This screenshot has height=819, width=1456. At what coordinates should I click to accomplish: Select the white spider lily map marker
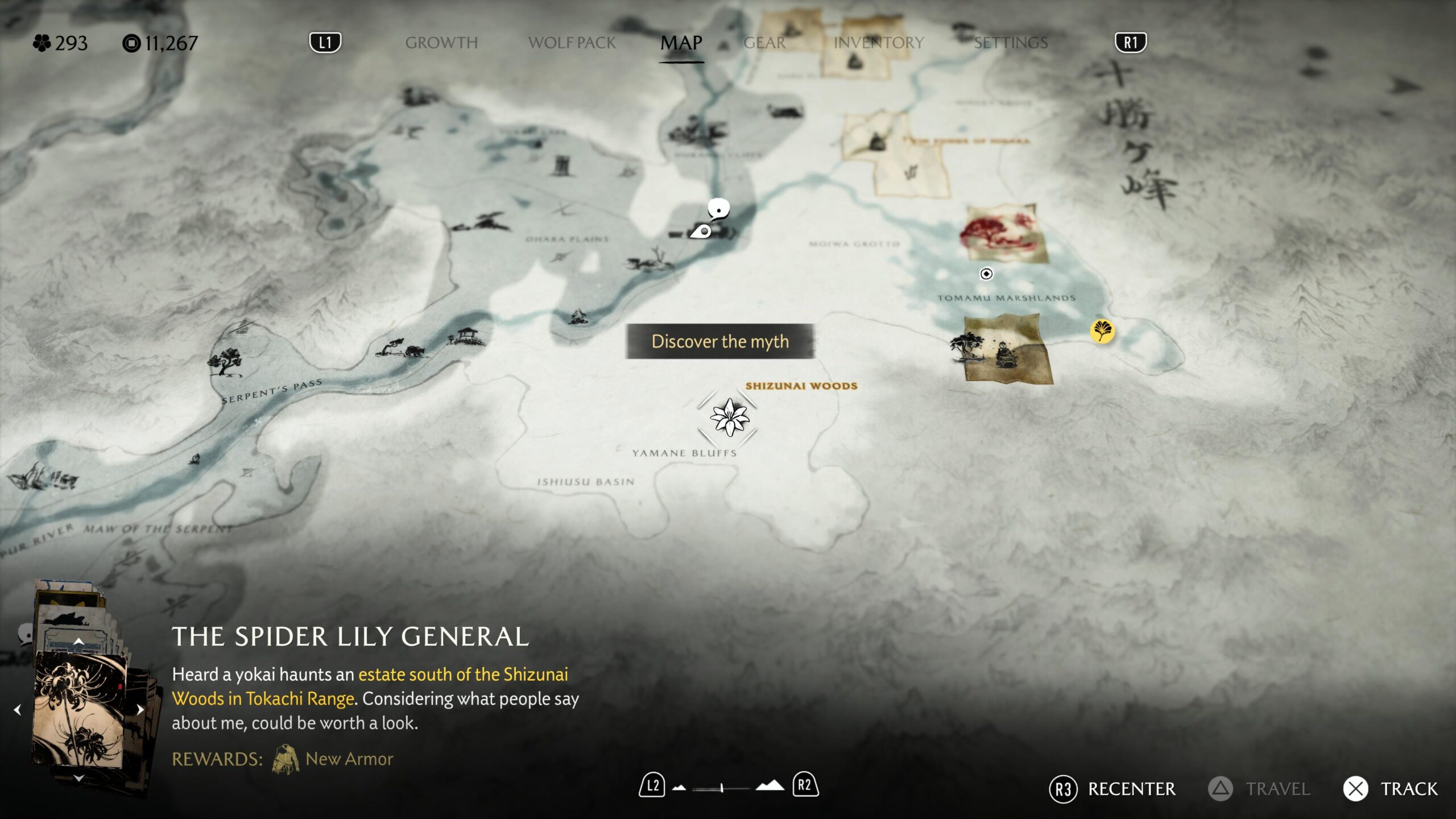pos(729,417)
